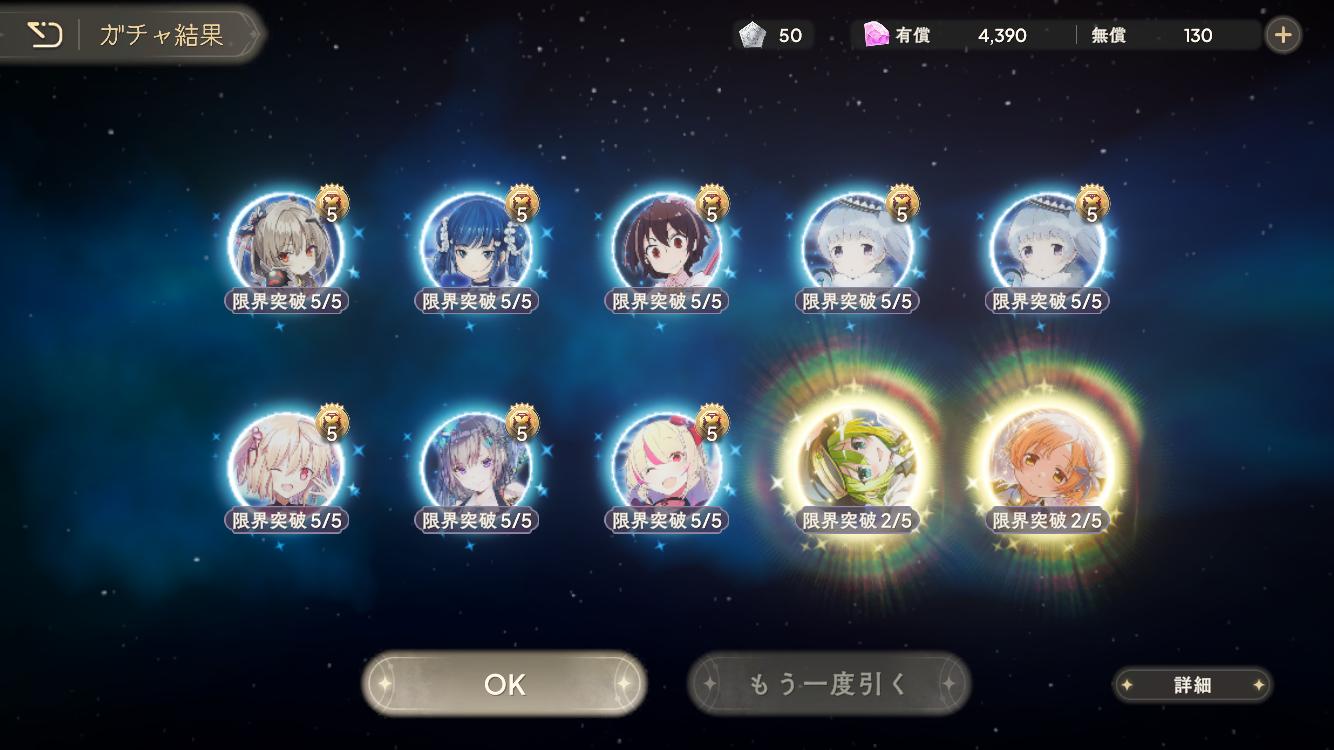Go back using the return arrow
This screenshot has width=1334, height=750.
(x=44, y=35)
